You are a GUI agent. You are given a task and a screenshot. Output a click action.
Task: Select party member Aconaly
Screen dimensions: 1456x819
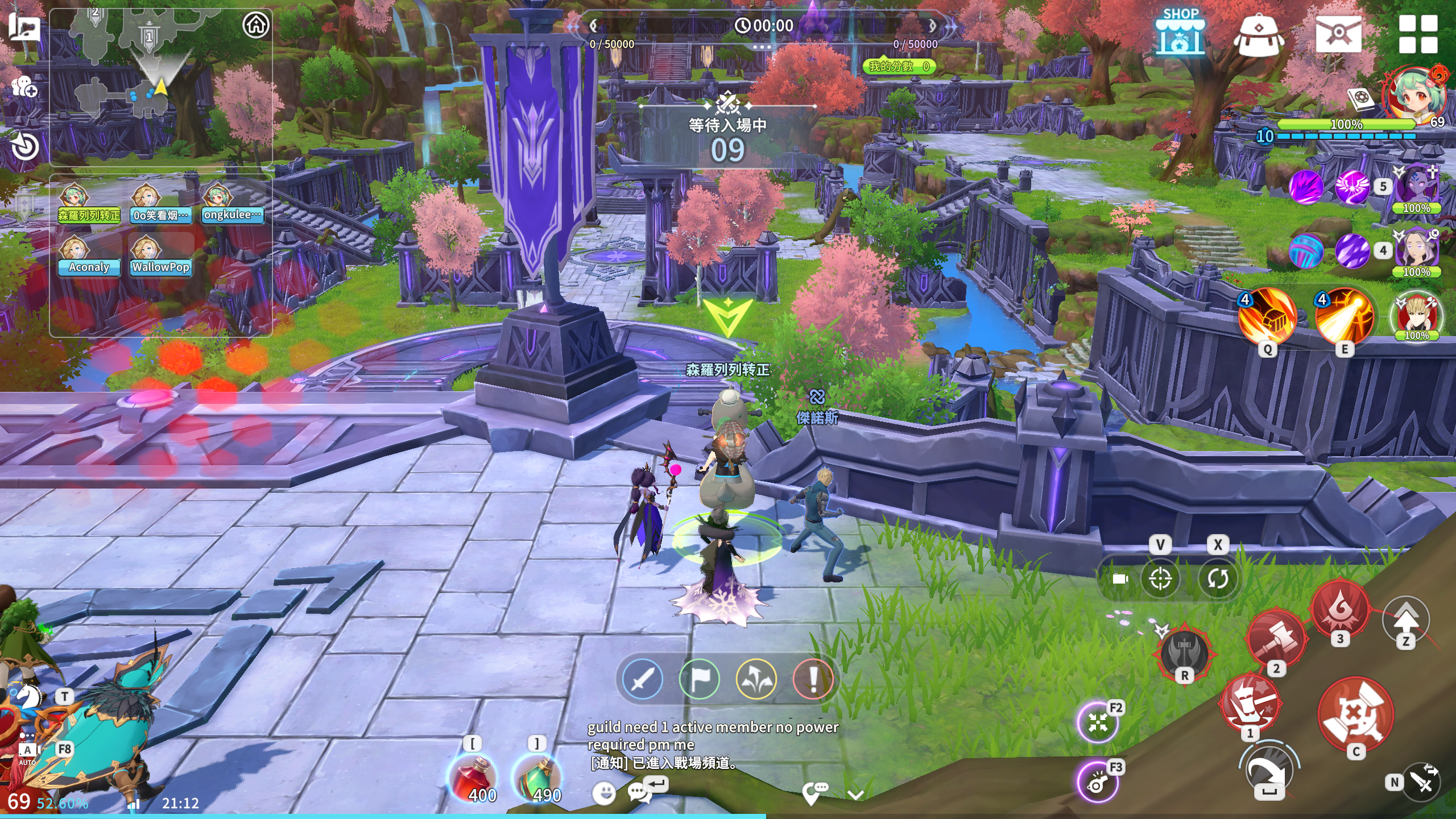[x=89, y=257]
